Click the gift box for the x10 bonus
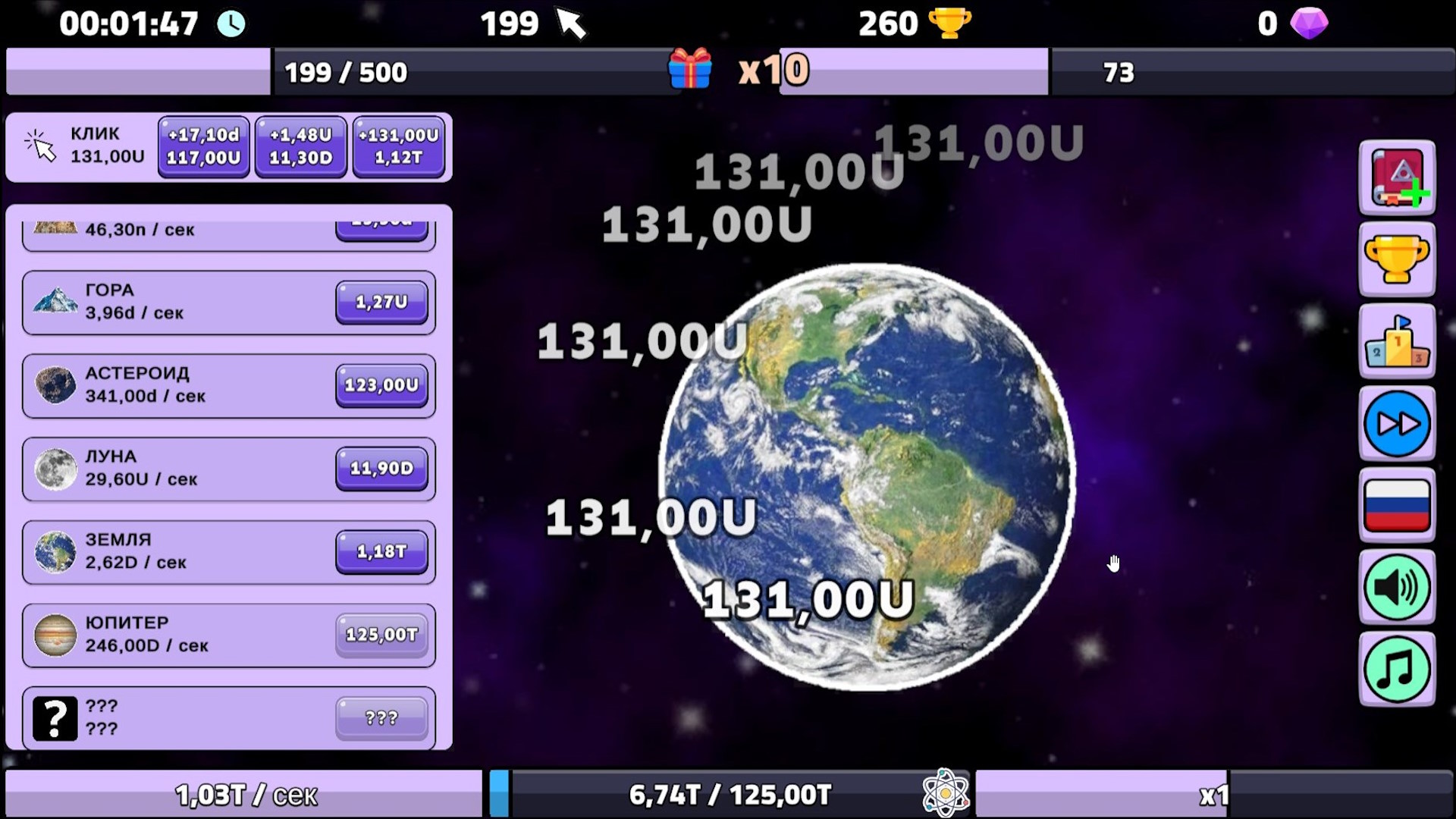The image size is (1456, 819). coord(691,71)
